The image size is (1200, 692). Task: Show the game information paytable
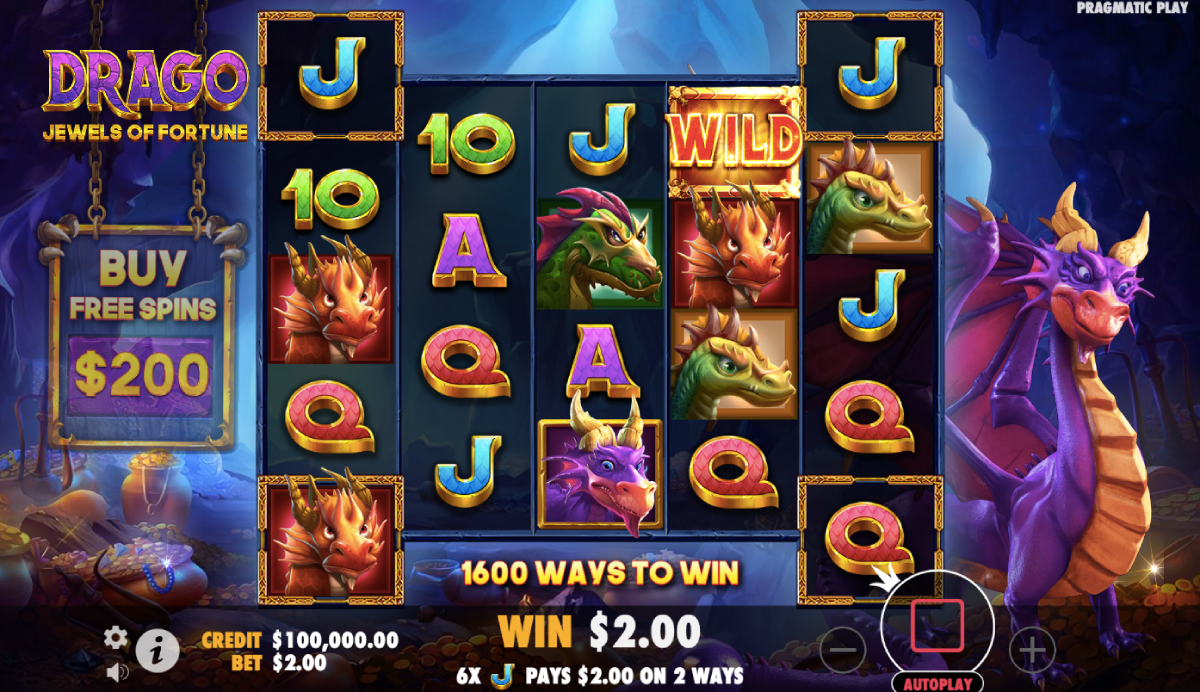click(157, 652)
